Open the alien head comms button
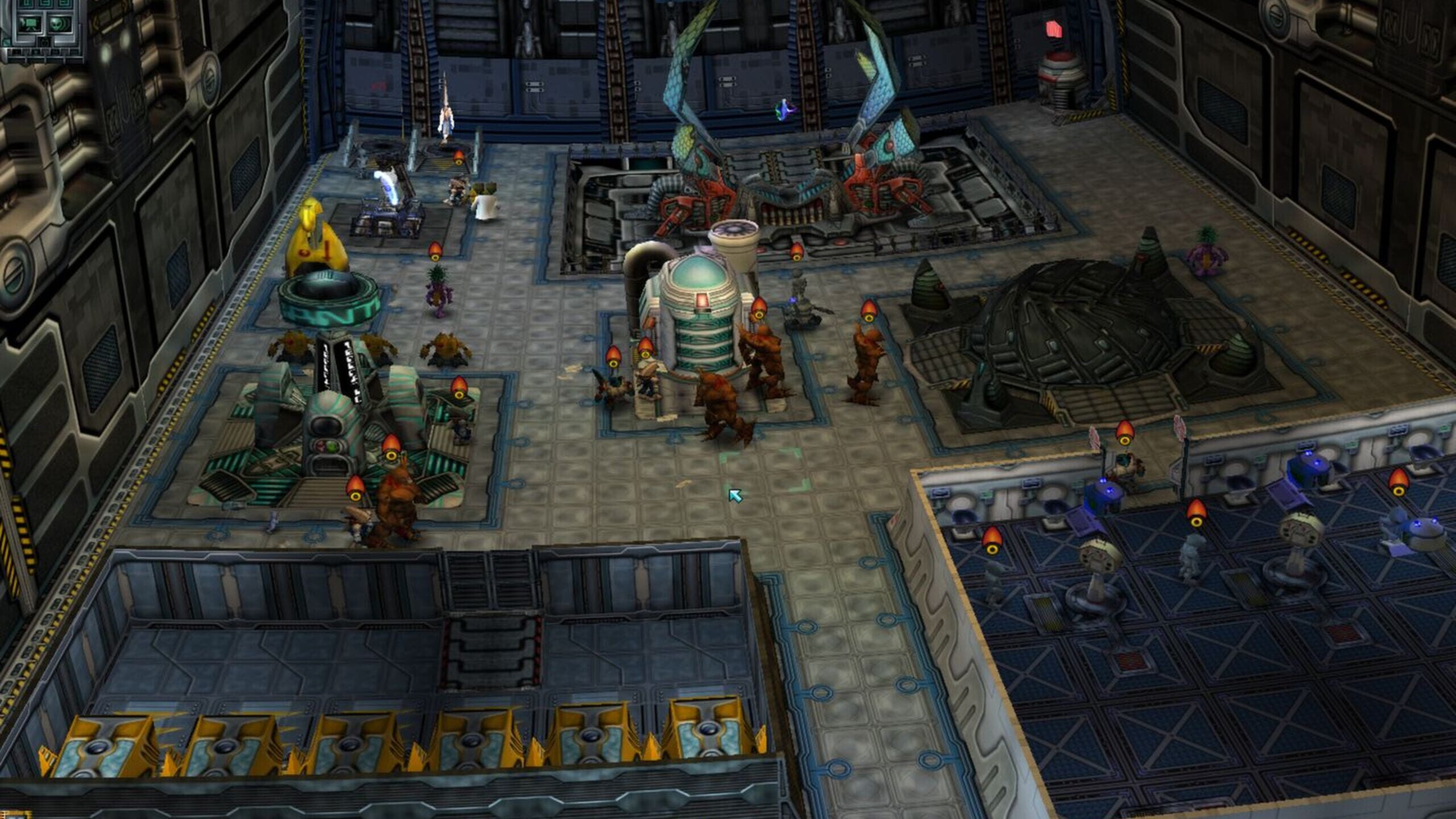Image resolution: width=1456 pixels, height=819 pixels. [x=59, y=24]
